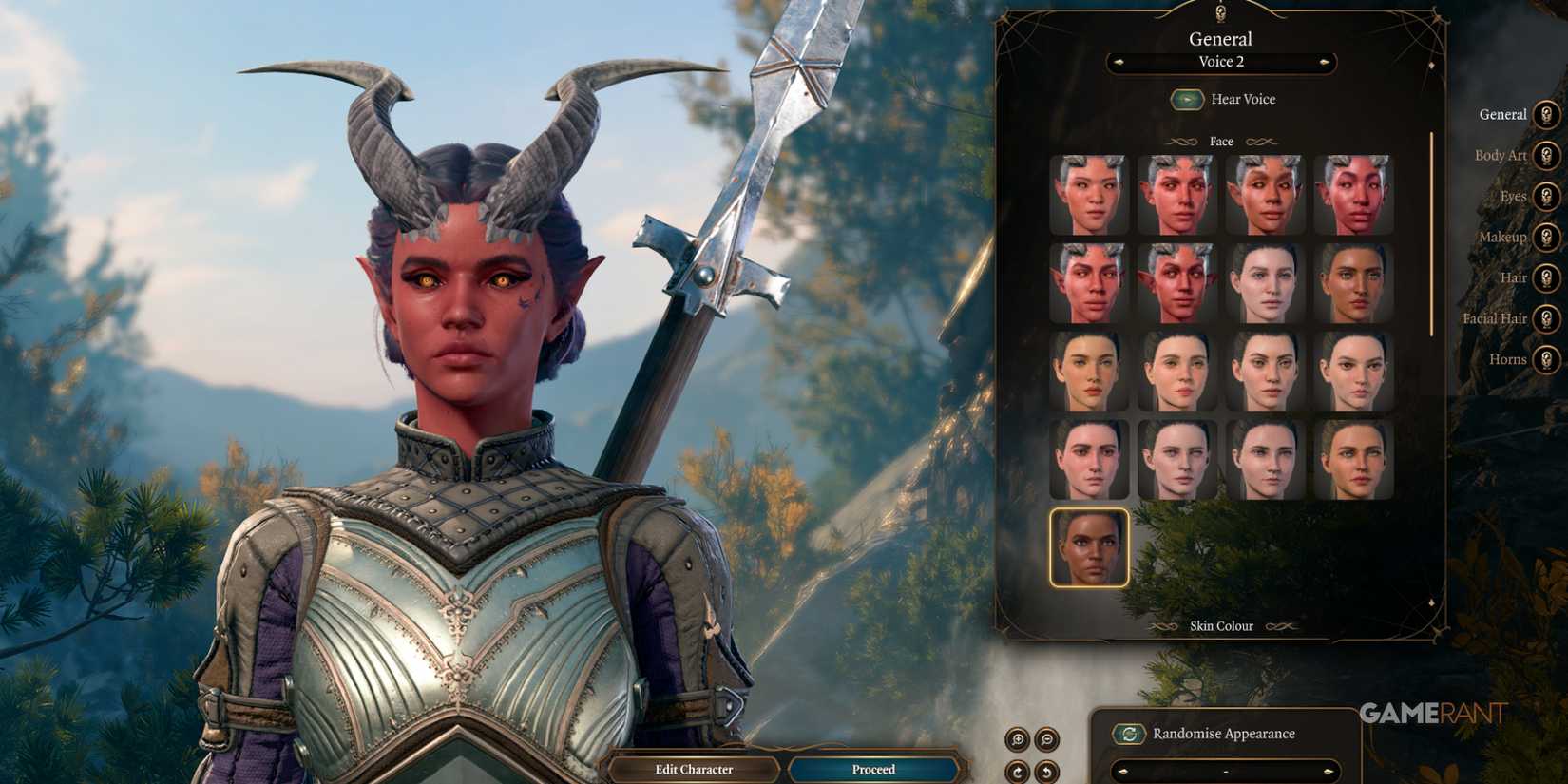The width and height of the screenshot is (1568, 784).
Task: Click the rotate character left icon
Action: click(x=1046, y=771)
